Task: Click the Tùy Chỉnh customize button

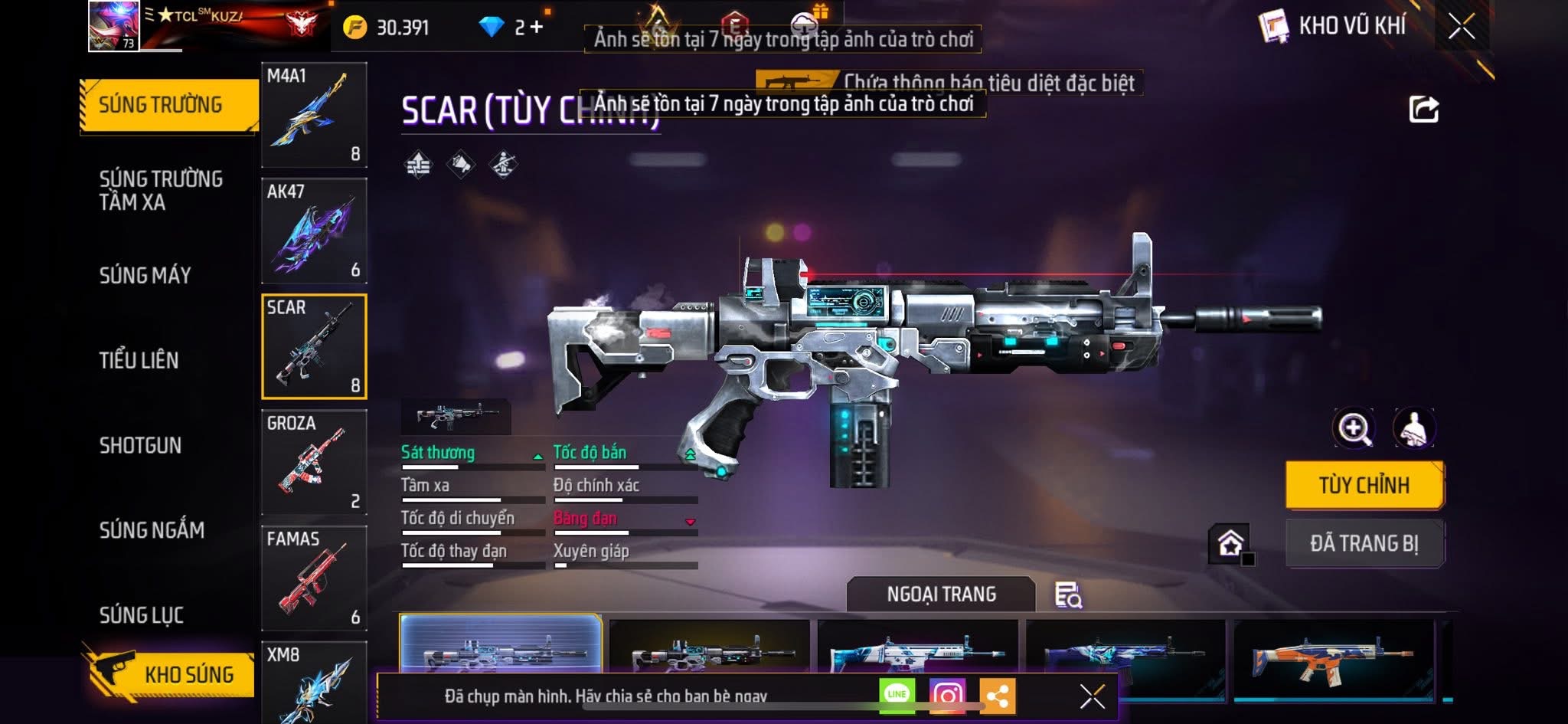Action: click(x=1364, y=485)
